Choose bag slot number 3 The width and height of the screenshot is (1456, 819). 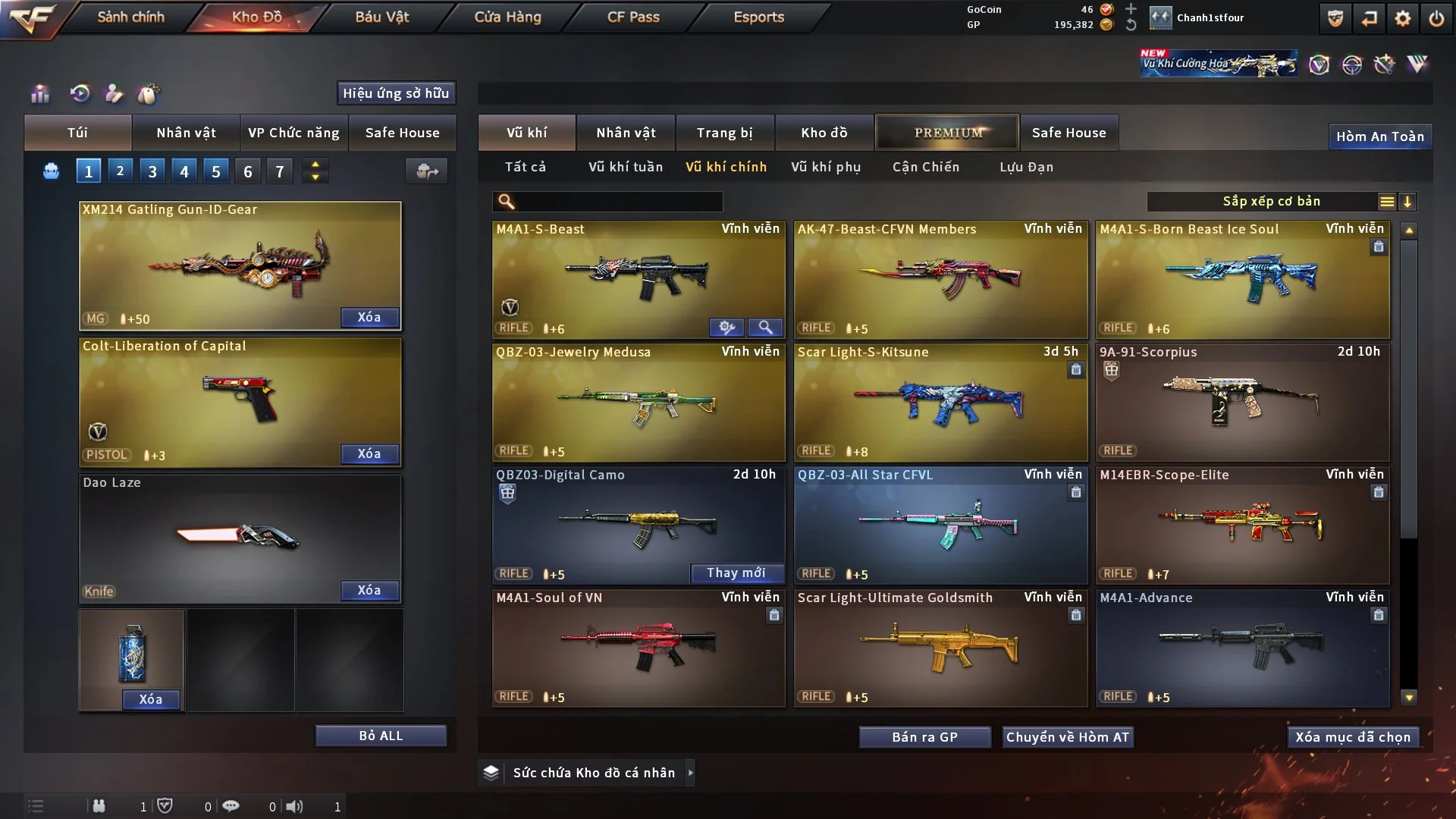coord(152,171)
